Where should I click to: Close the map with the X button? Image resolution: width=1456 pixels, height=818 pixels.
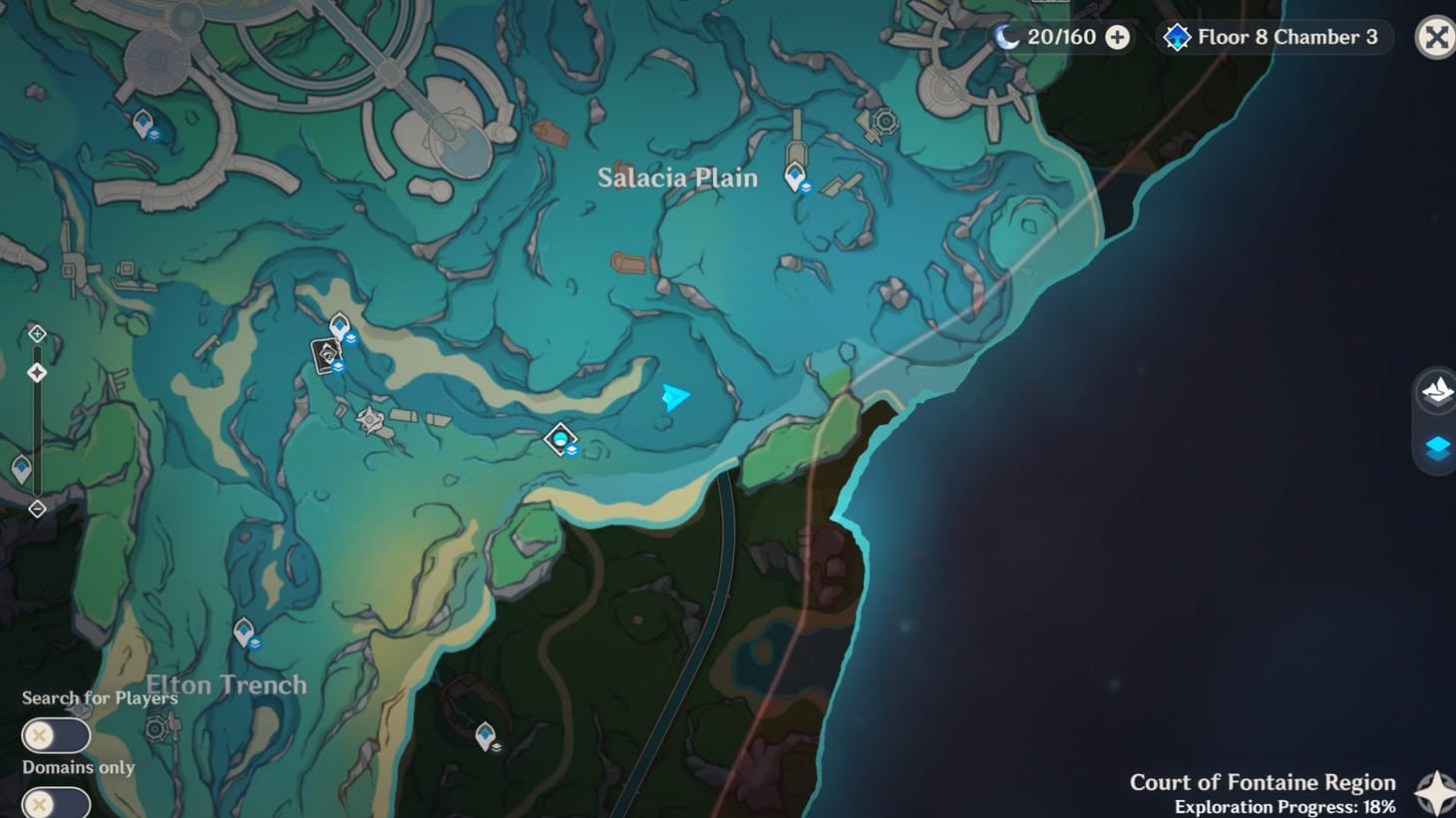tap(1435, 38)
